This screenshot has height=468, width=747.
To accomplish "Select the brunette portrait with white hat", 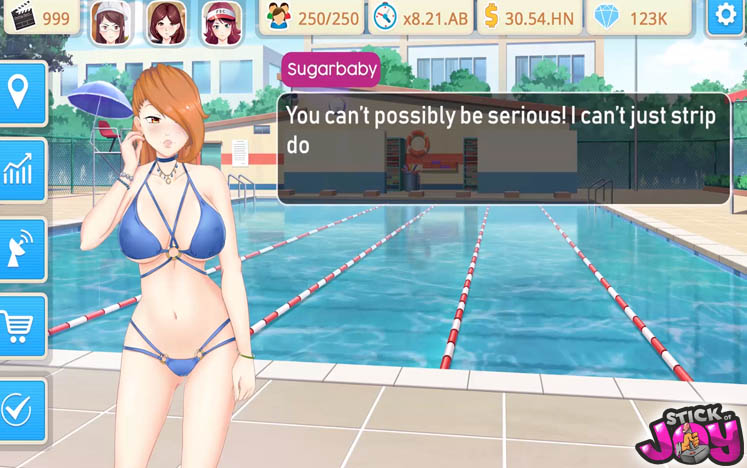I will pyautogui.click(x=111, y=22).
